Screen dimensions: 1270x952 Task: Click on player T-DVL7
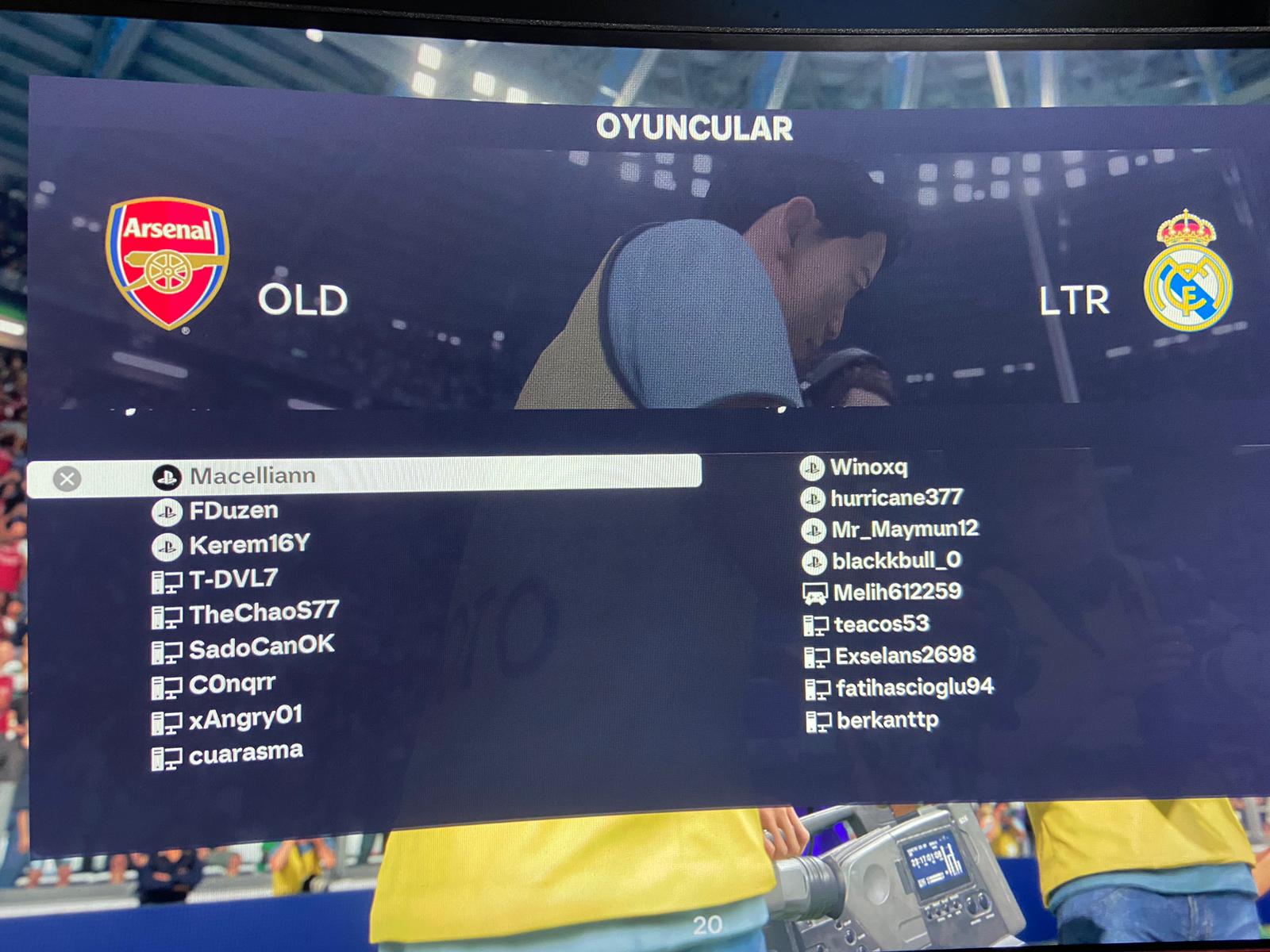click(233, 579)
